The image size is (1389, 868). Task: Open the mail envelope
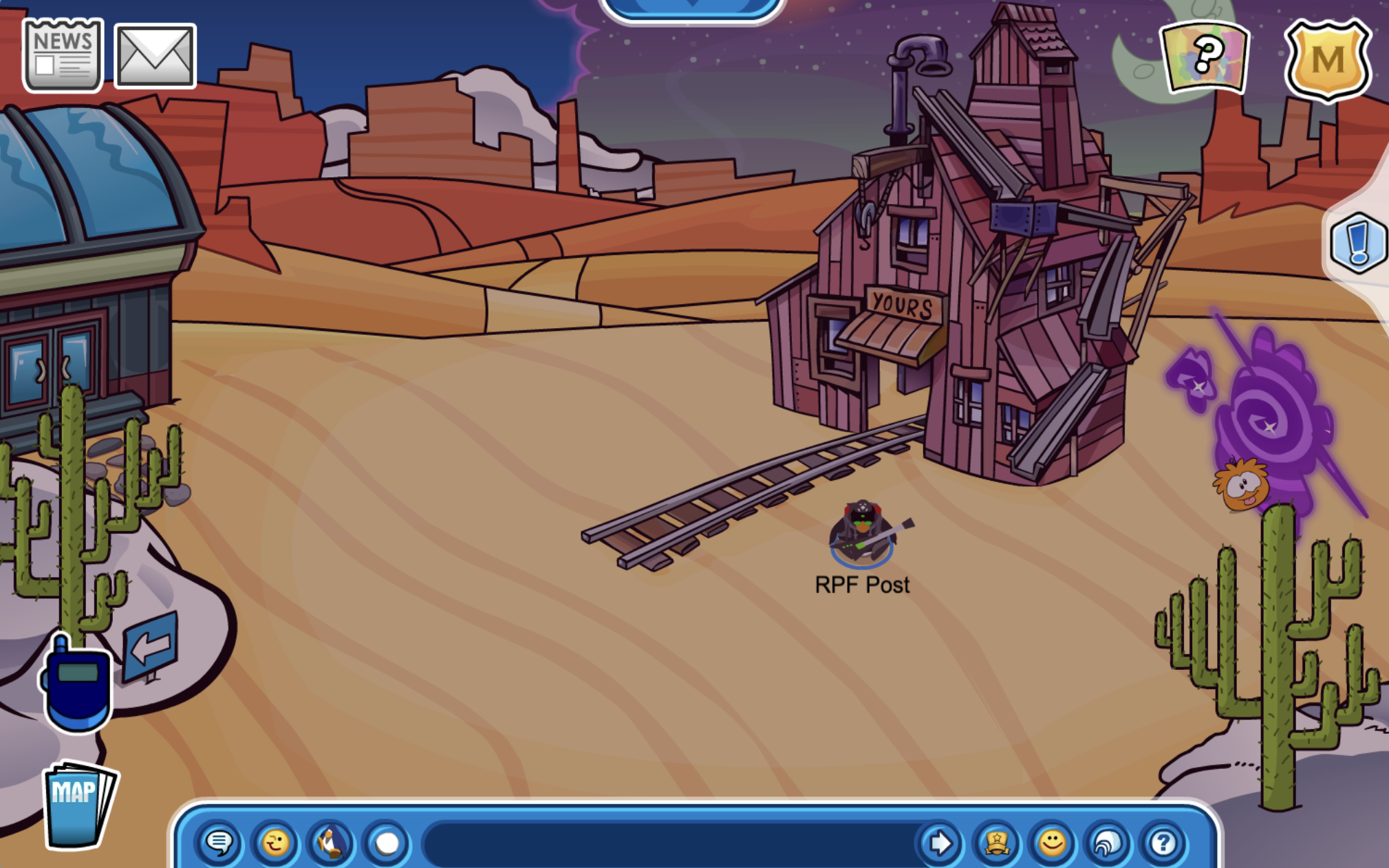point(155,56)
